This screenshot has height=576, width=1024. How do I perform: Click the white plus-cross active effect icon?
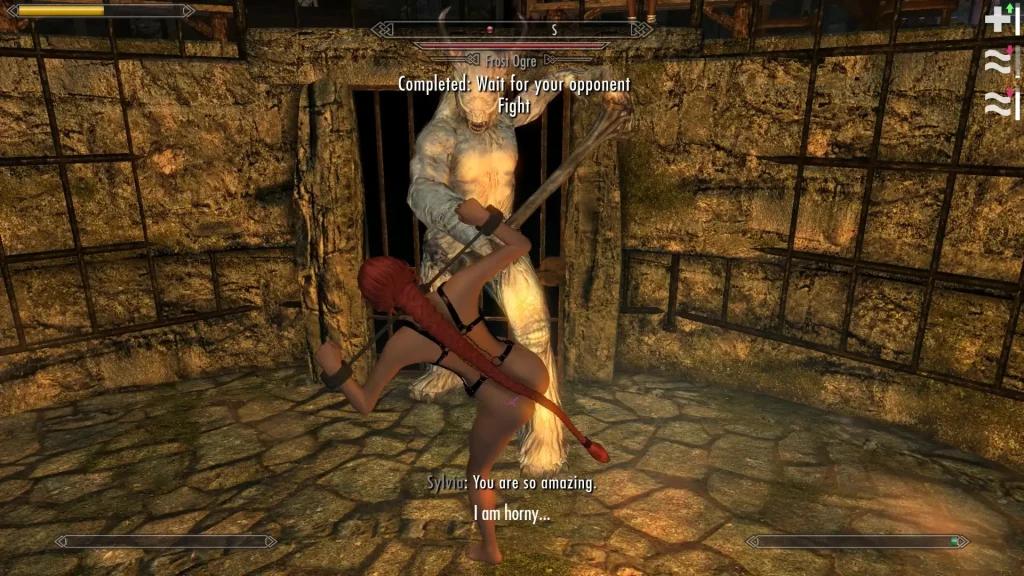pyautogui.click(x=998, y=19)
